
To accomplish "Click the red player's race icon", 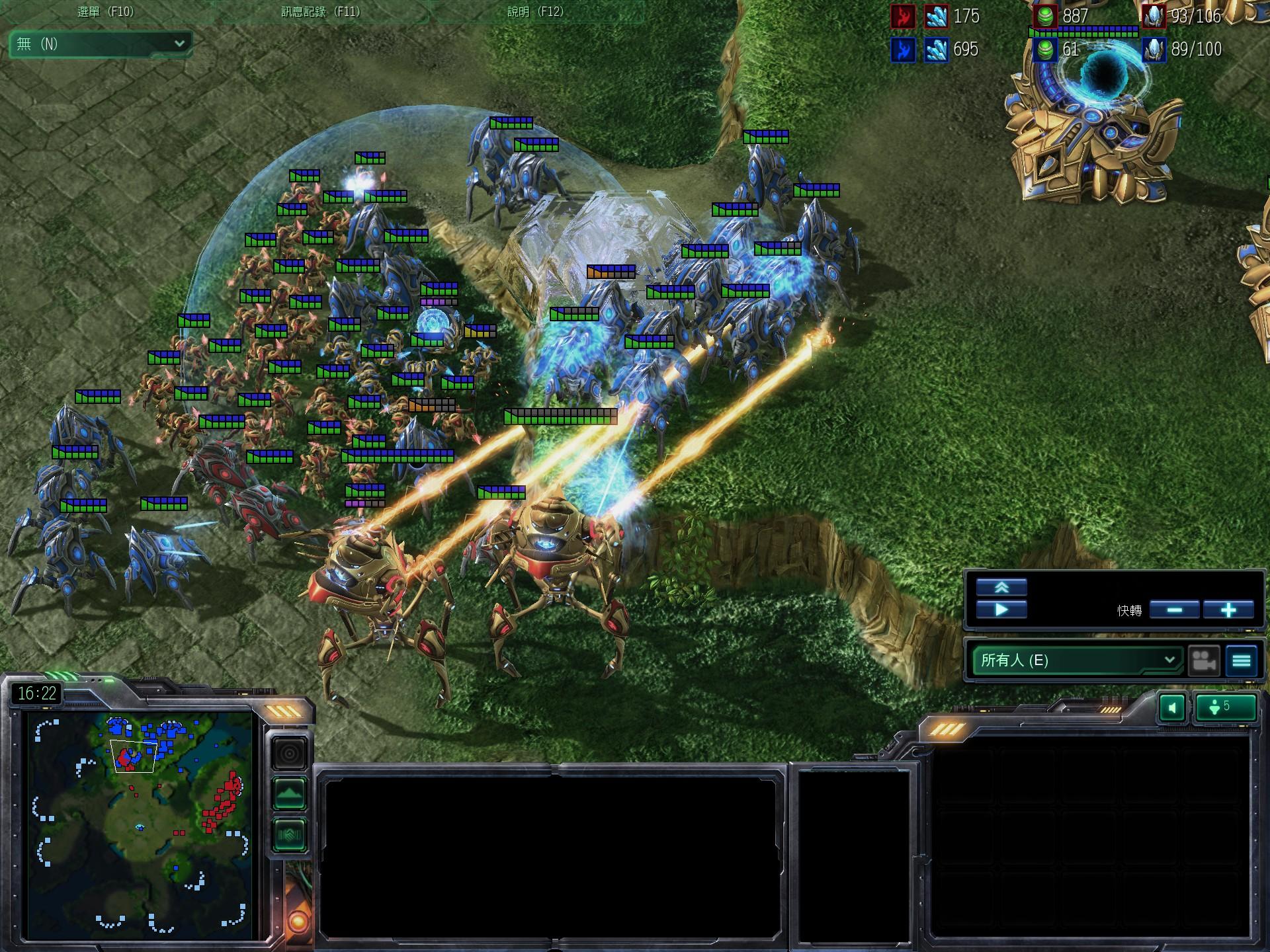I will [905, 17].
